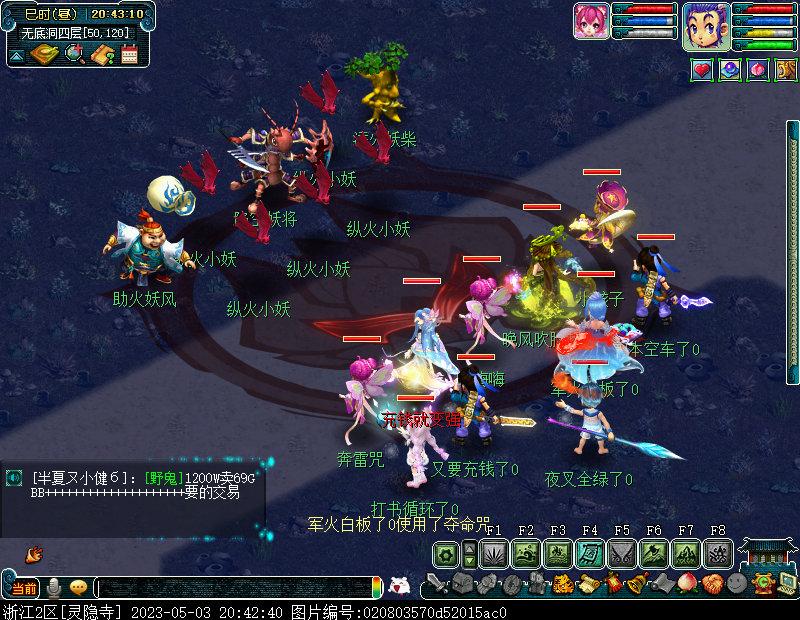Open the pink-haired pet portrait
The height and width of the screenshot is (620, 800).
click(591, 21)
